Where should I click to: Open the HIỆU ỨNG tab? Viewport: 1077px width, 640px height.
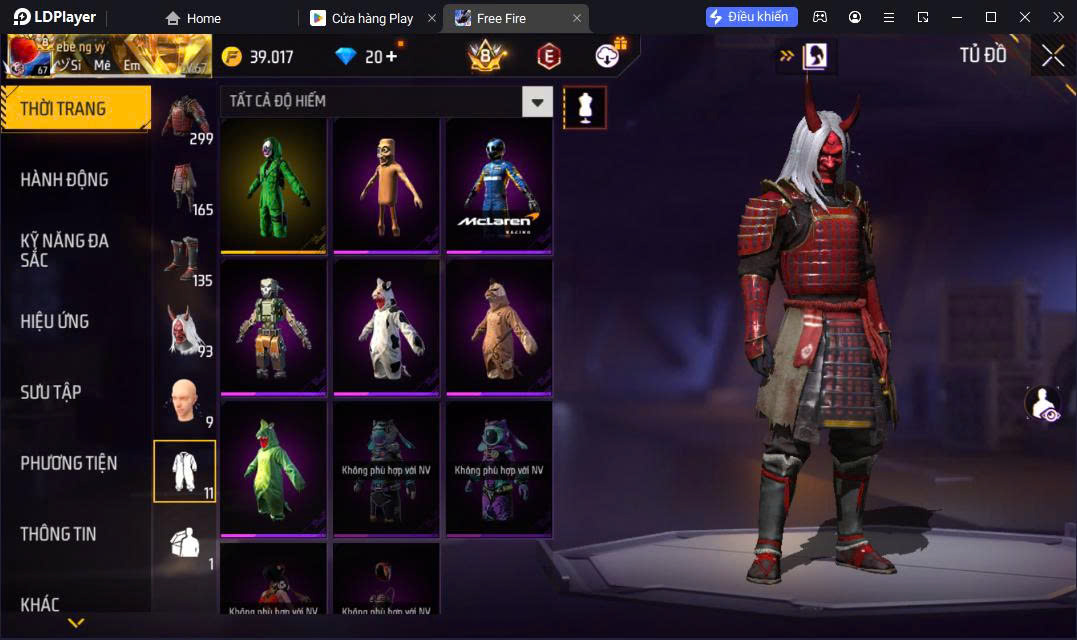(55, 321)
